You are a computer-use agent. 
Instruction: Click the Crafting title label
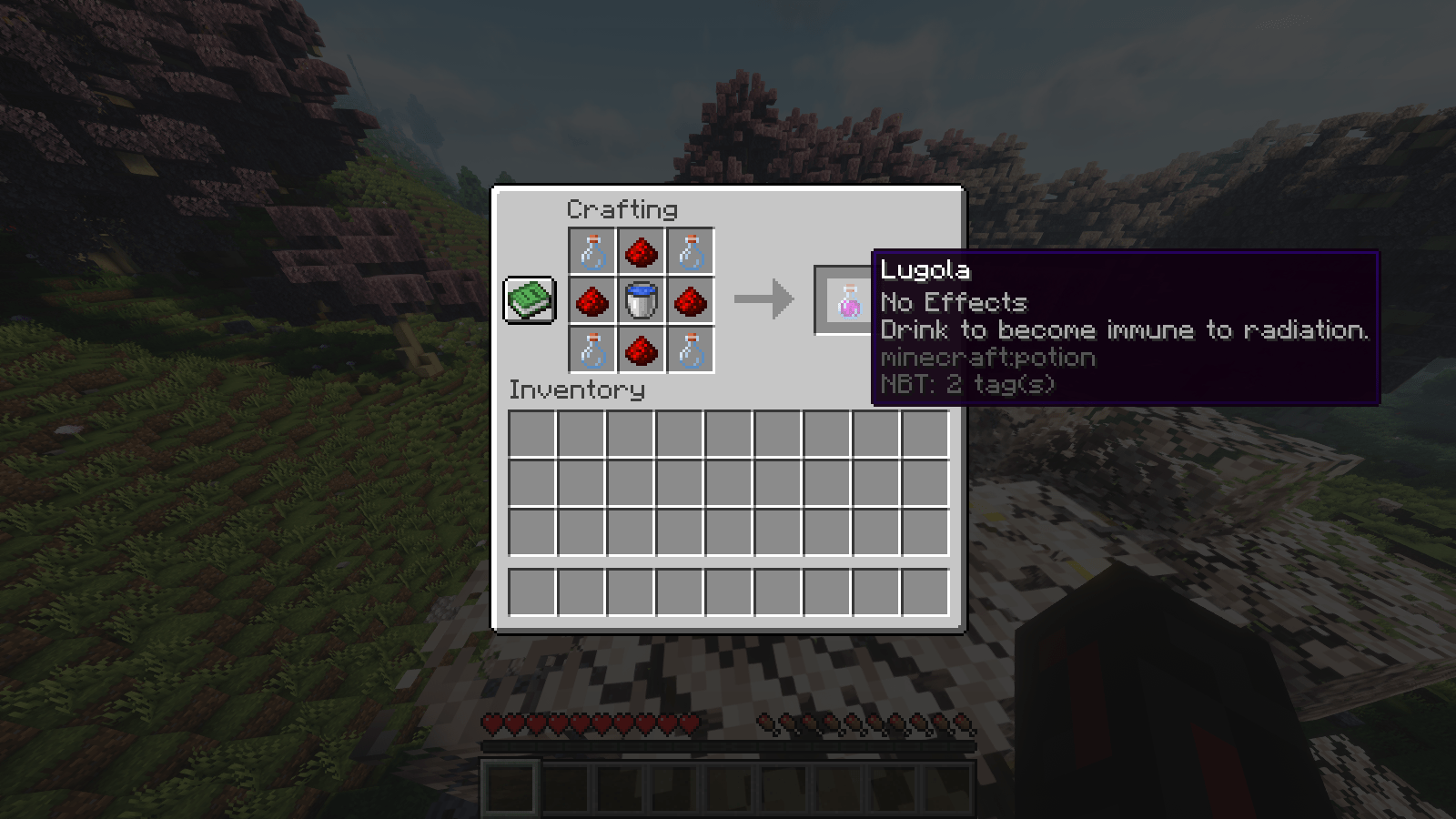coord(622,209)
